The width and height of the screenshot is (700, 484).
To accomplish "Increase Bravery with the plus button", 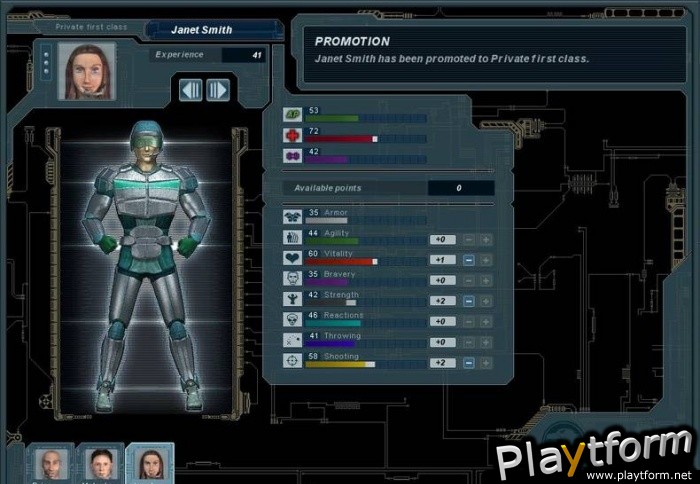I will coord(485,280).
